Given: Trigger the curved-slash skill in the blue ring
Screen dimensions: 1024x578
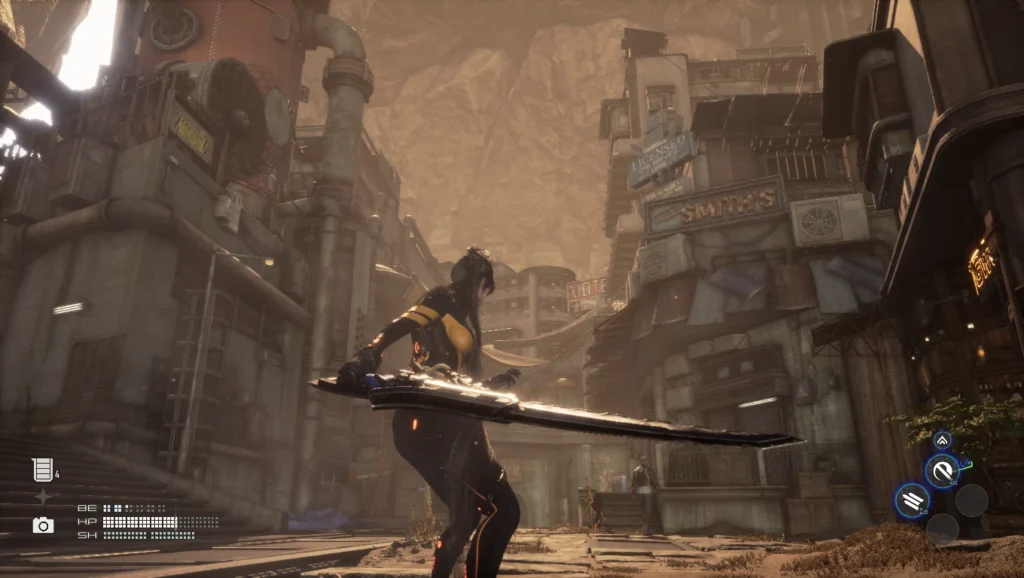Looking at the screenshot, I should [941, 471].
